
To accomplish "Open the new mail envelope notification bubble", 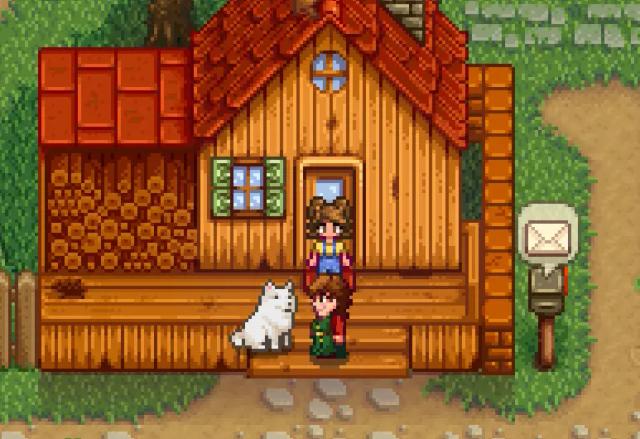I will click(x=546, y=236).
